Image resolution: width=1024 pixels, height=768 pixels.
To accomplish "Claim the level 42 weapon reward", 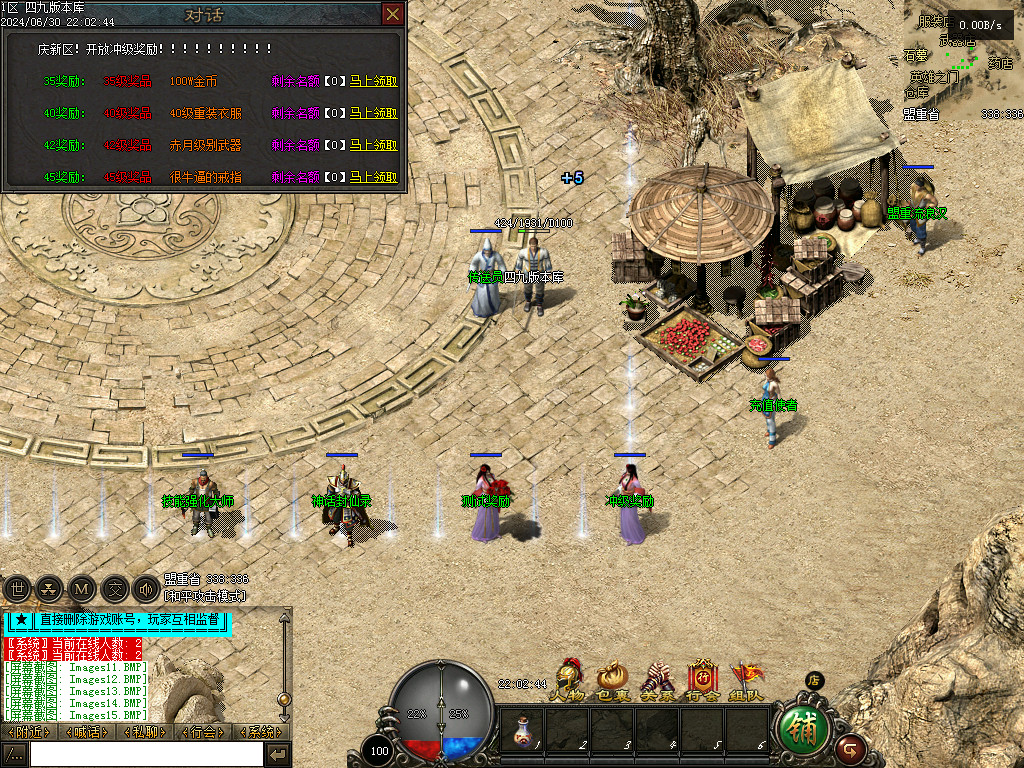I will click(x=373, y=145).
